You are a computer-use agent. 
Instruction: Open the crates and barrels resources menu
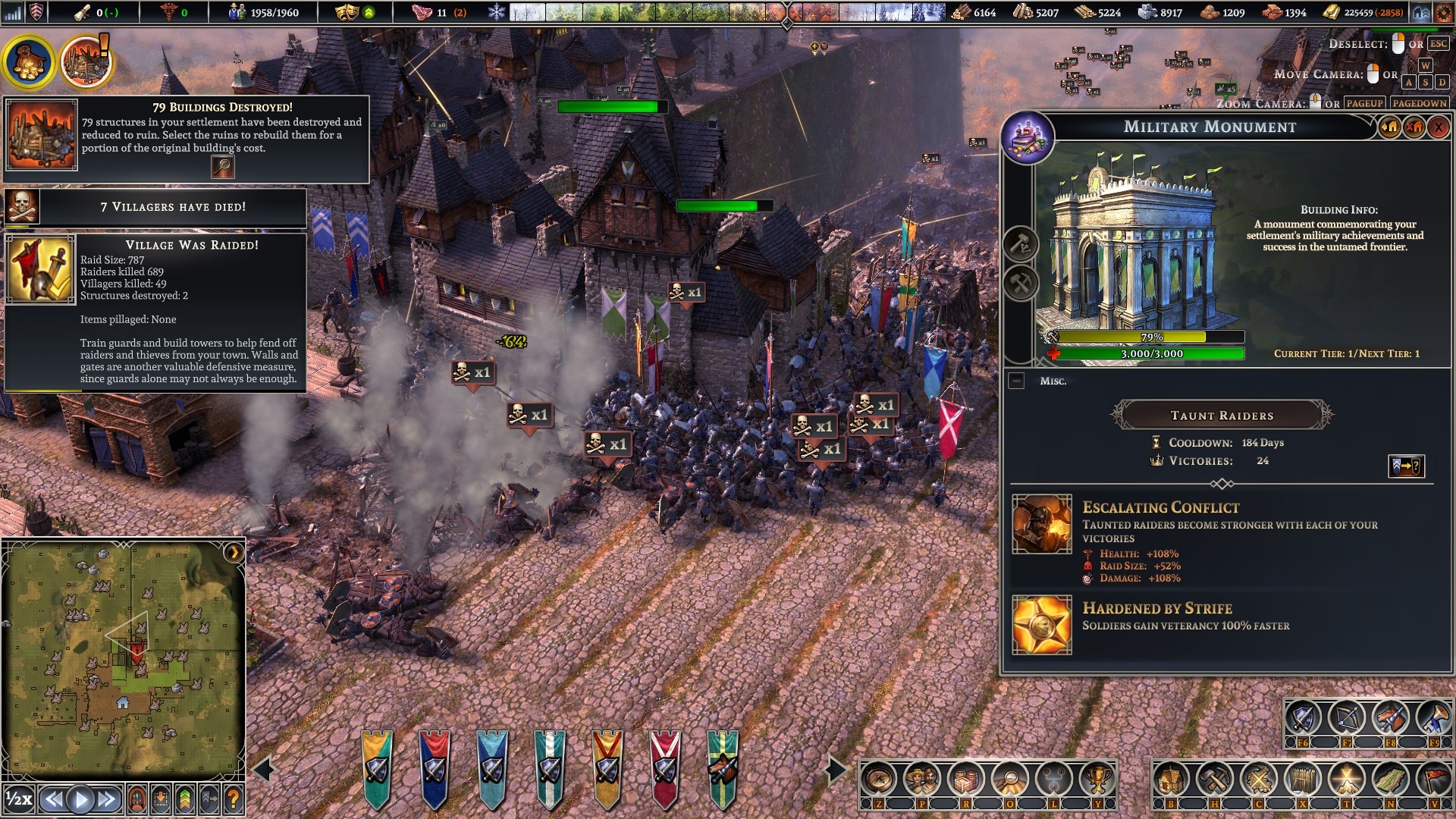coord(966,778)
